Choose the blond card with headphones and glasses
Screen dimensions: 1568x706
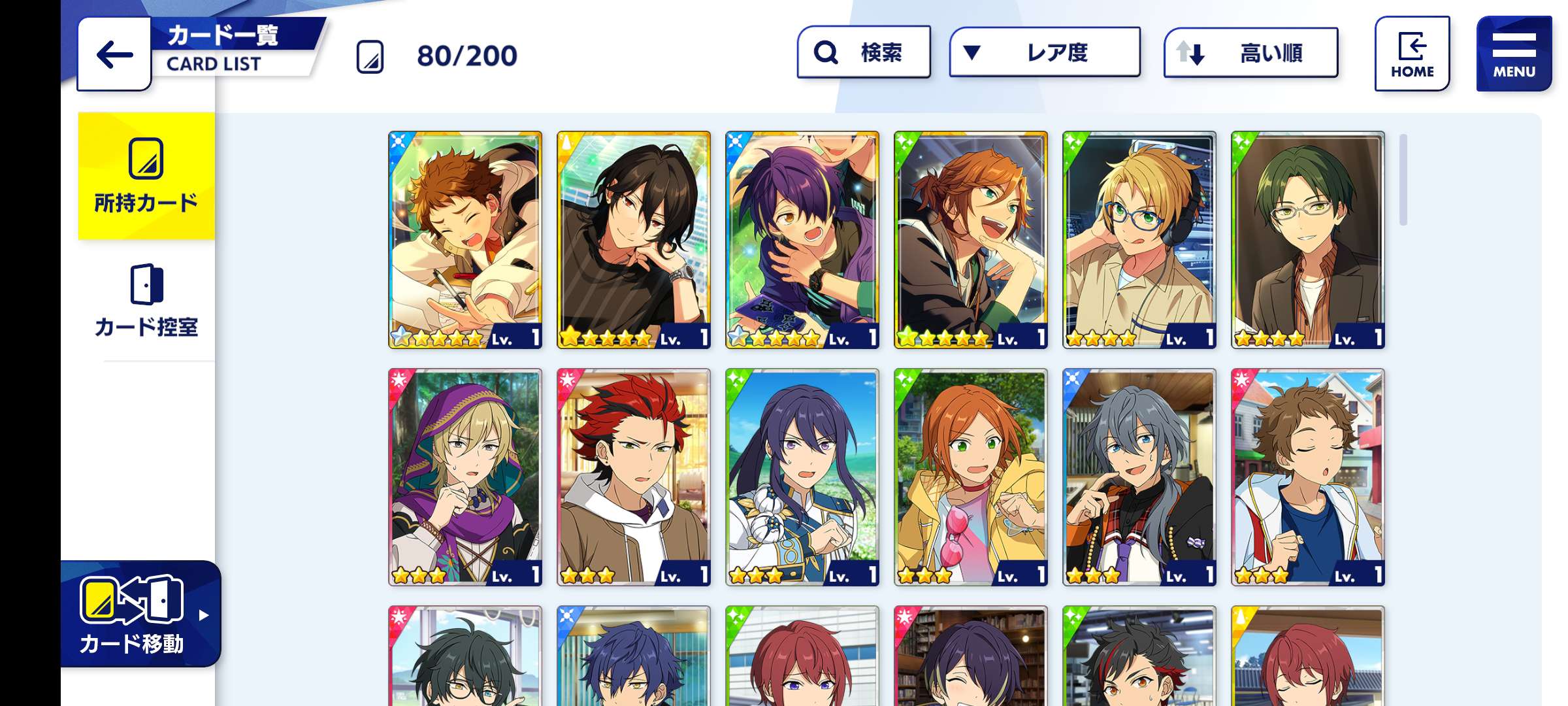click(x=1139, y=240)
